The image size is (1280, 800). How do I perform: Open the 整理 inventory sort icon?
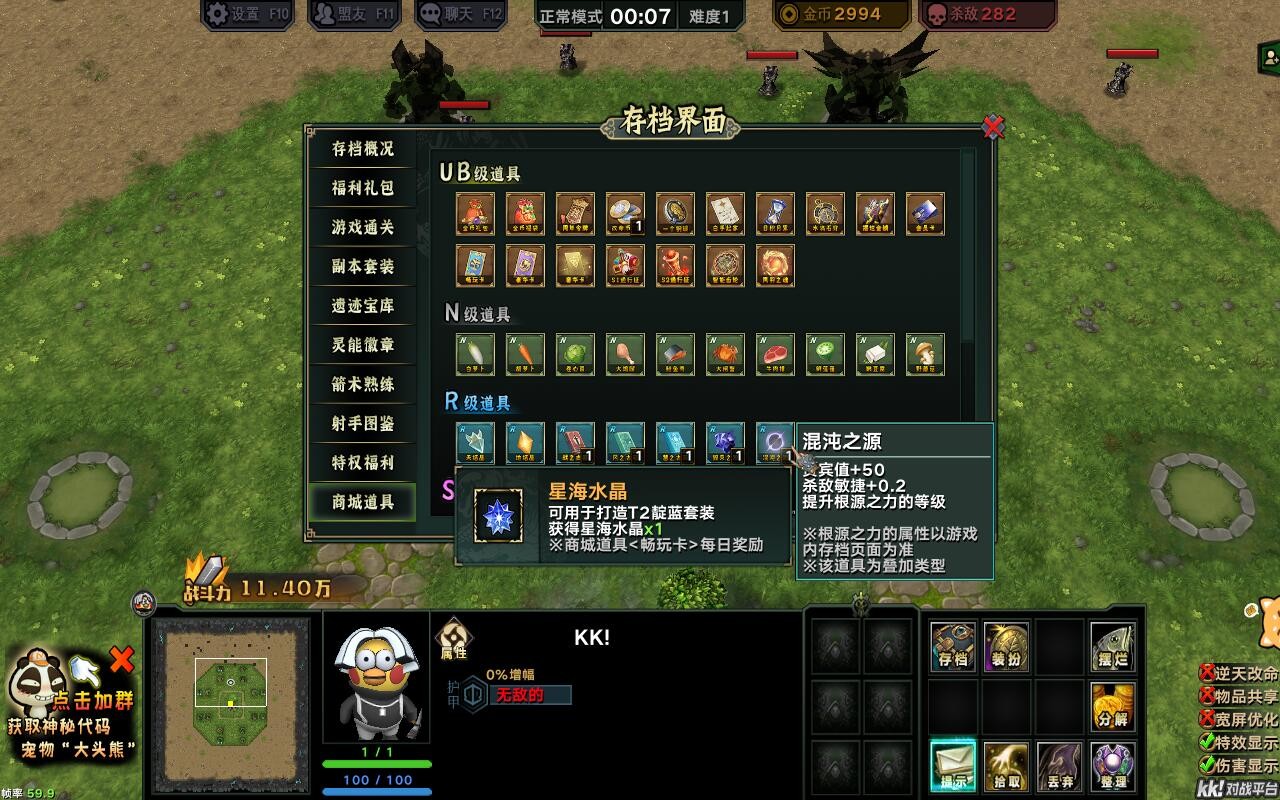(x=1114, y=765)
